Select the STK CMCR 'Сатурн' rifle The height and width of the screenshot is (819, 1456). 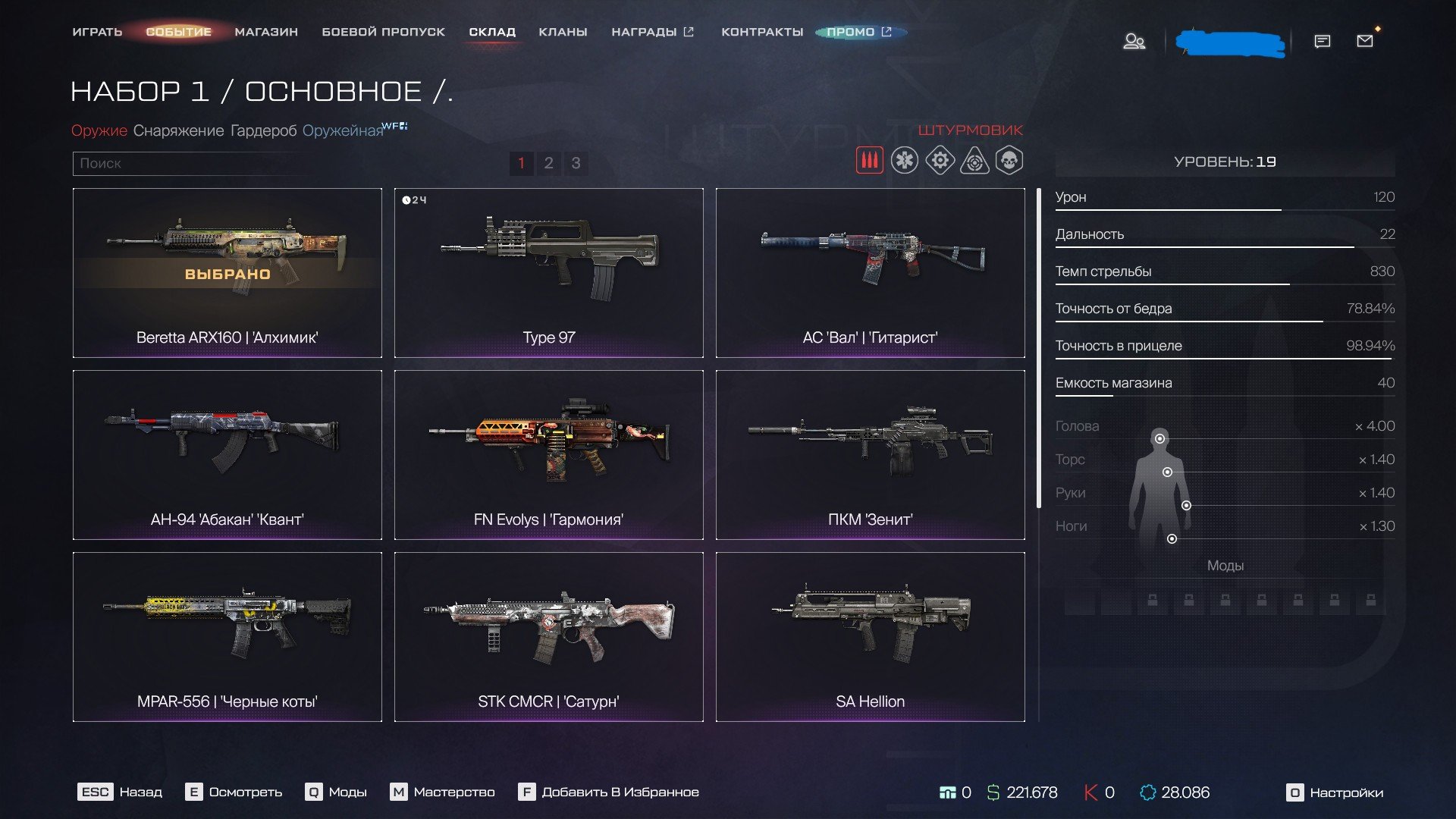pyautogui.click(x=548, y=636)
